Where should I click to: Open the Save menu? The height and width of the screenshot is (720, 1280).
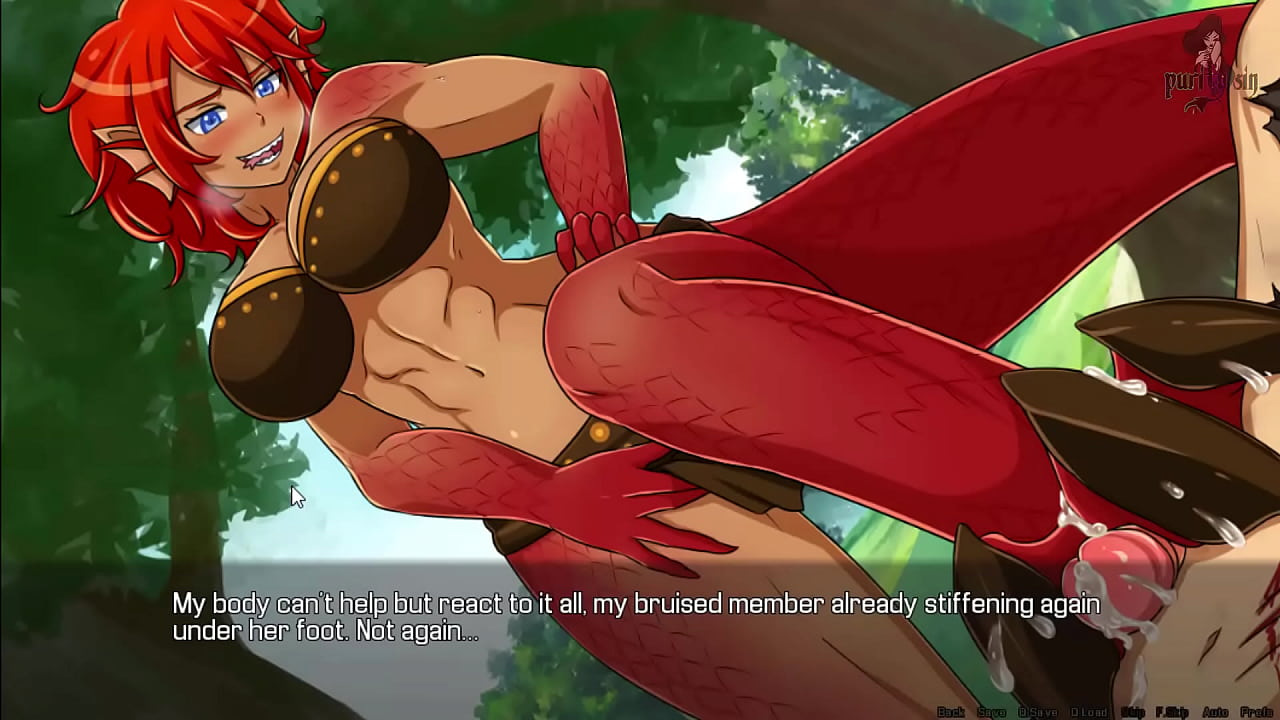click(991, 712)
